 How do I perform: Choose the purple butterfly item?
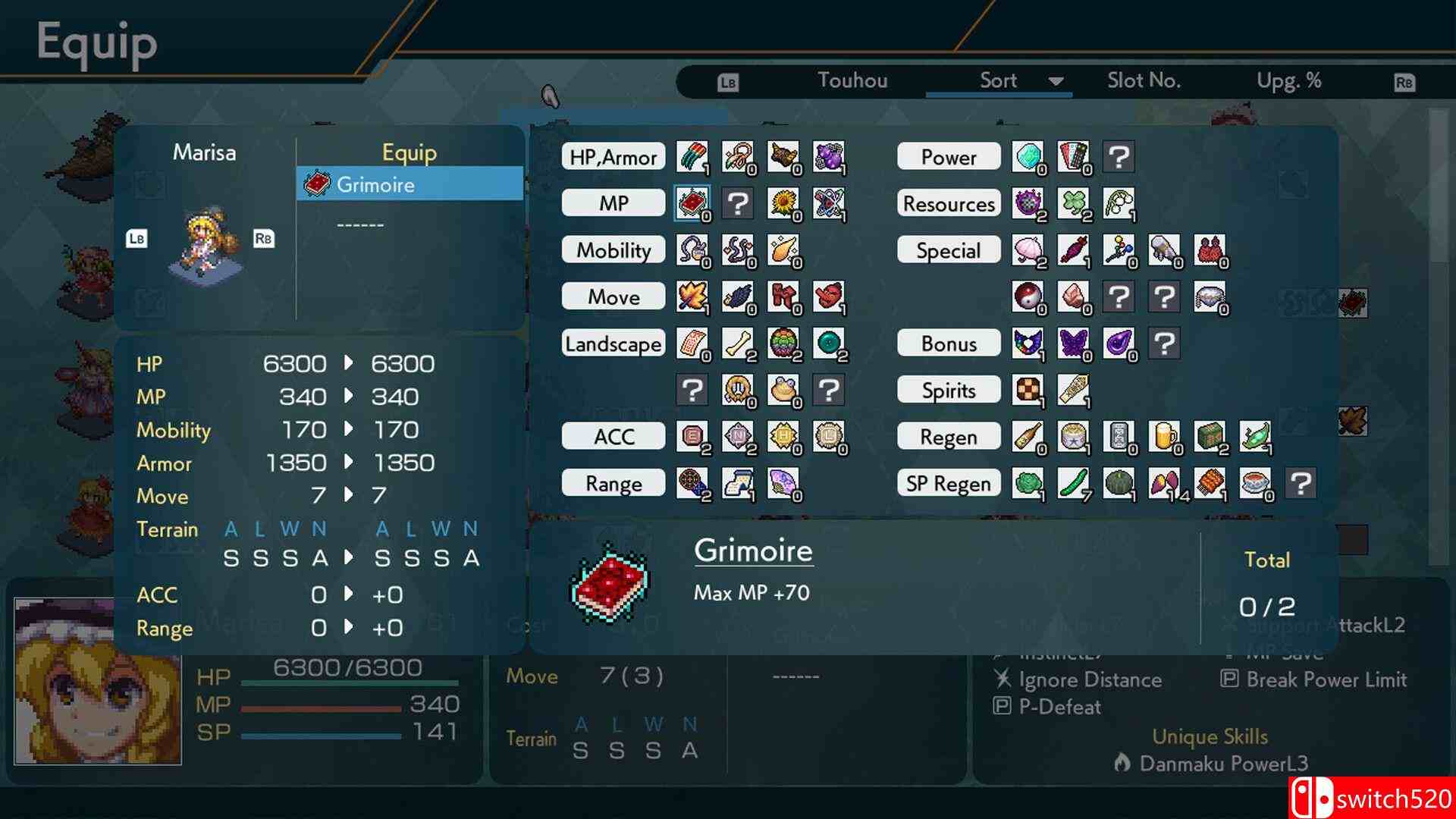[x=1072, y=344]
